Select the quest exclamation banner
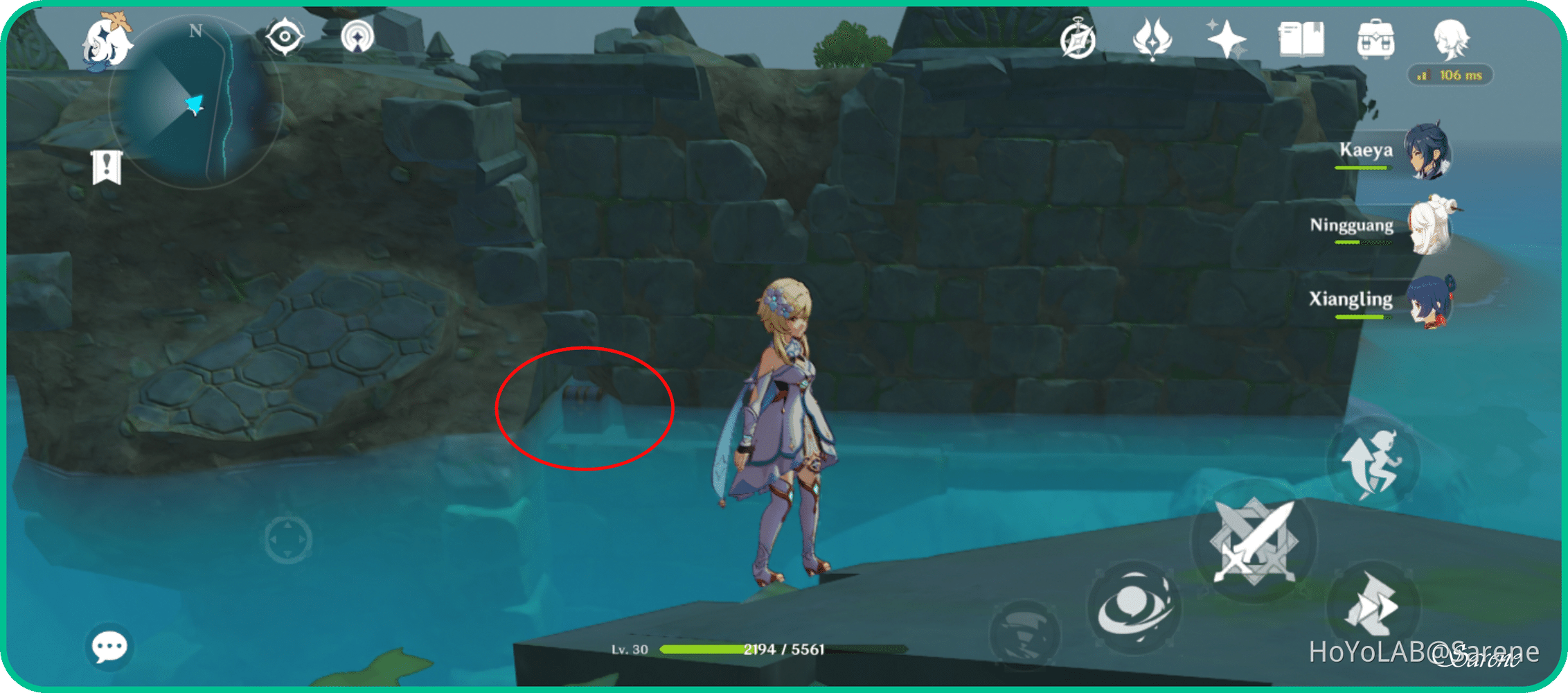This screenshot has height=693, width=1568. pos(108,166)
